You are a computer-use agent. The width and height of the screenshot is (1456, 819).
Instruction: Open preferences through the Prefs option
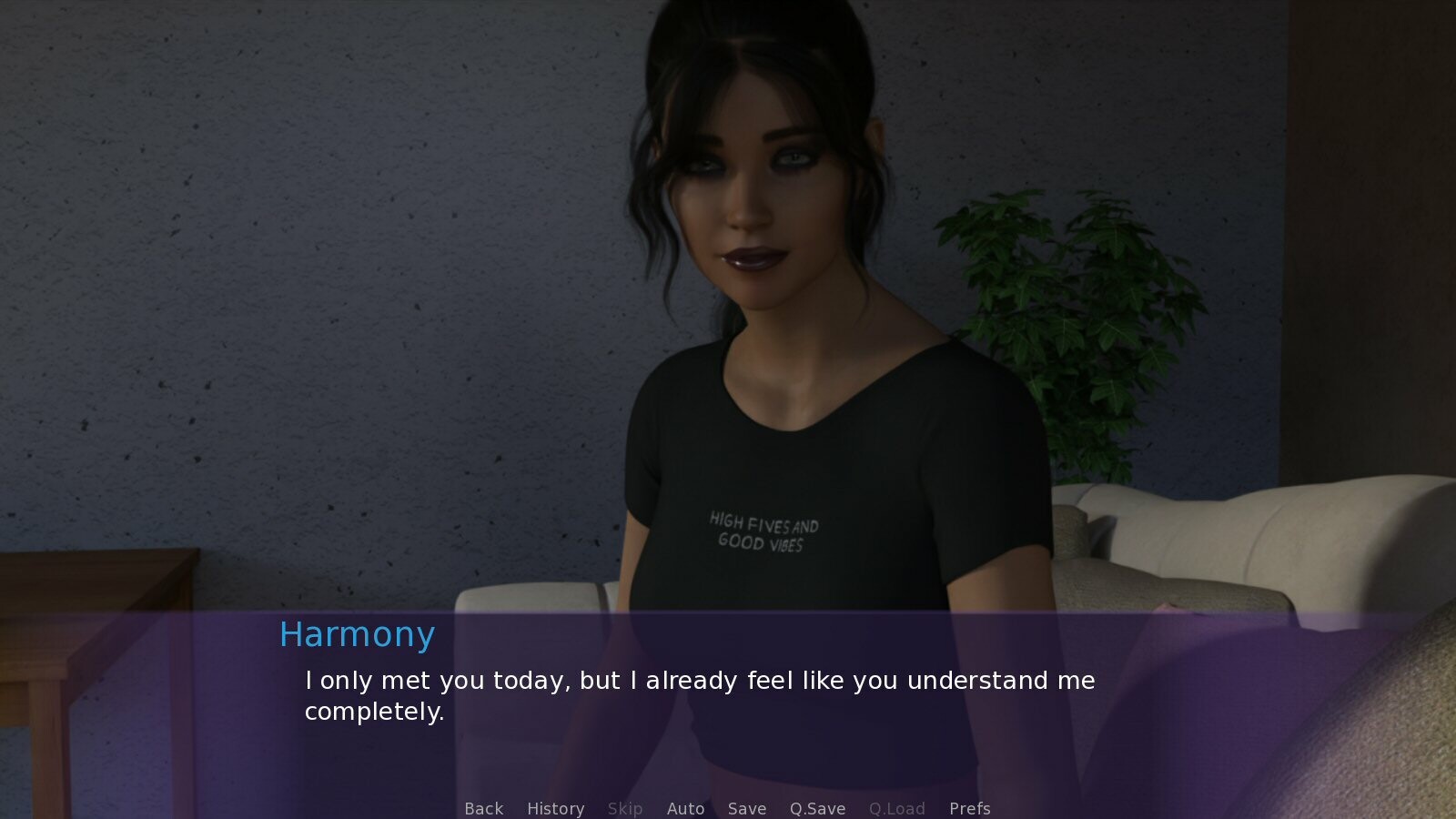(x=970, y=808)
